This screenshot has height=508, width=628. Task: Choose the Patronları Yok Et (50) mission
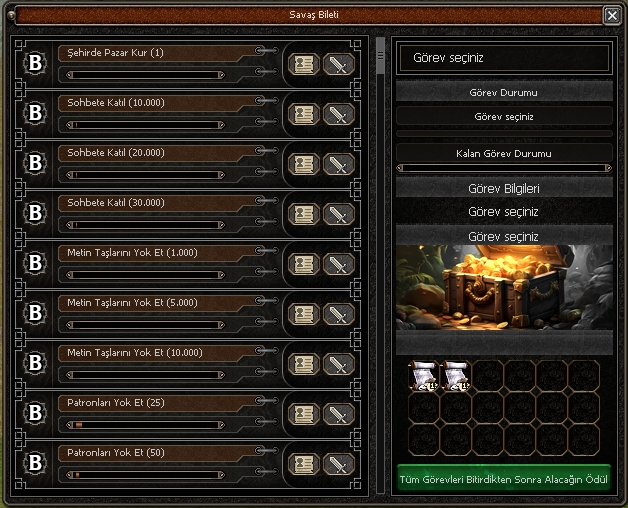(x=150, y=453)
